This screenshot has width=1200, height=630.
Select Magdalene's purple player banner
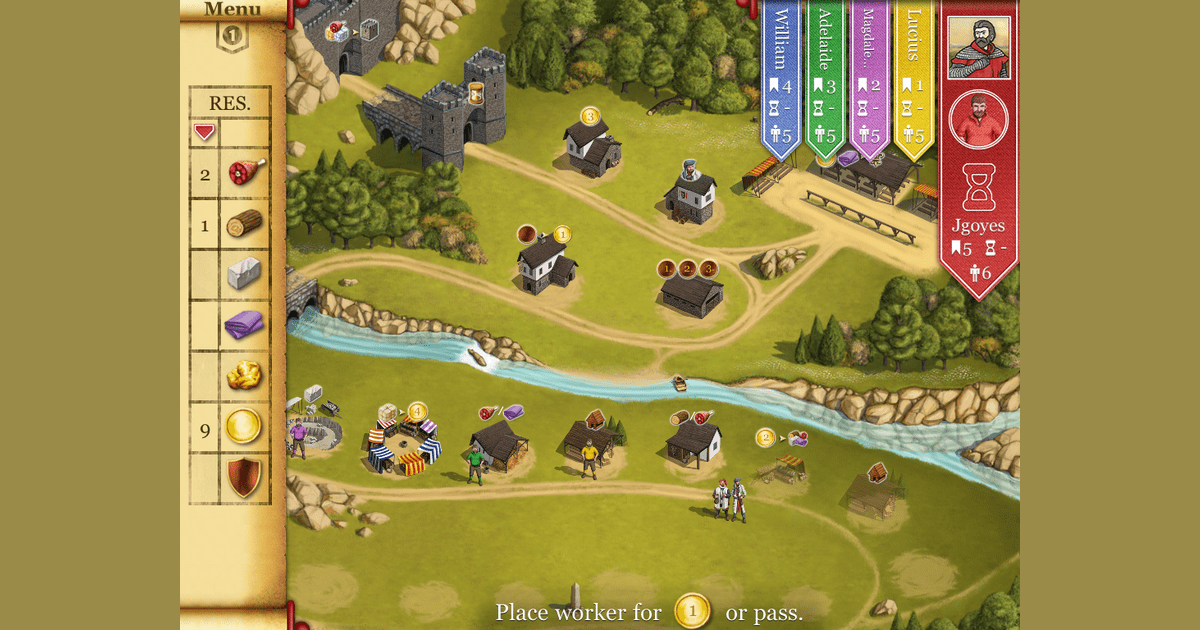click(869, 80)
